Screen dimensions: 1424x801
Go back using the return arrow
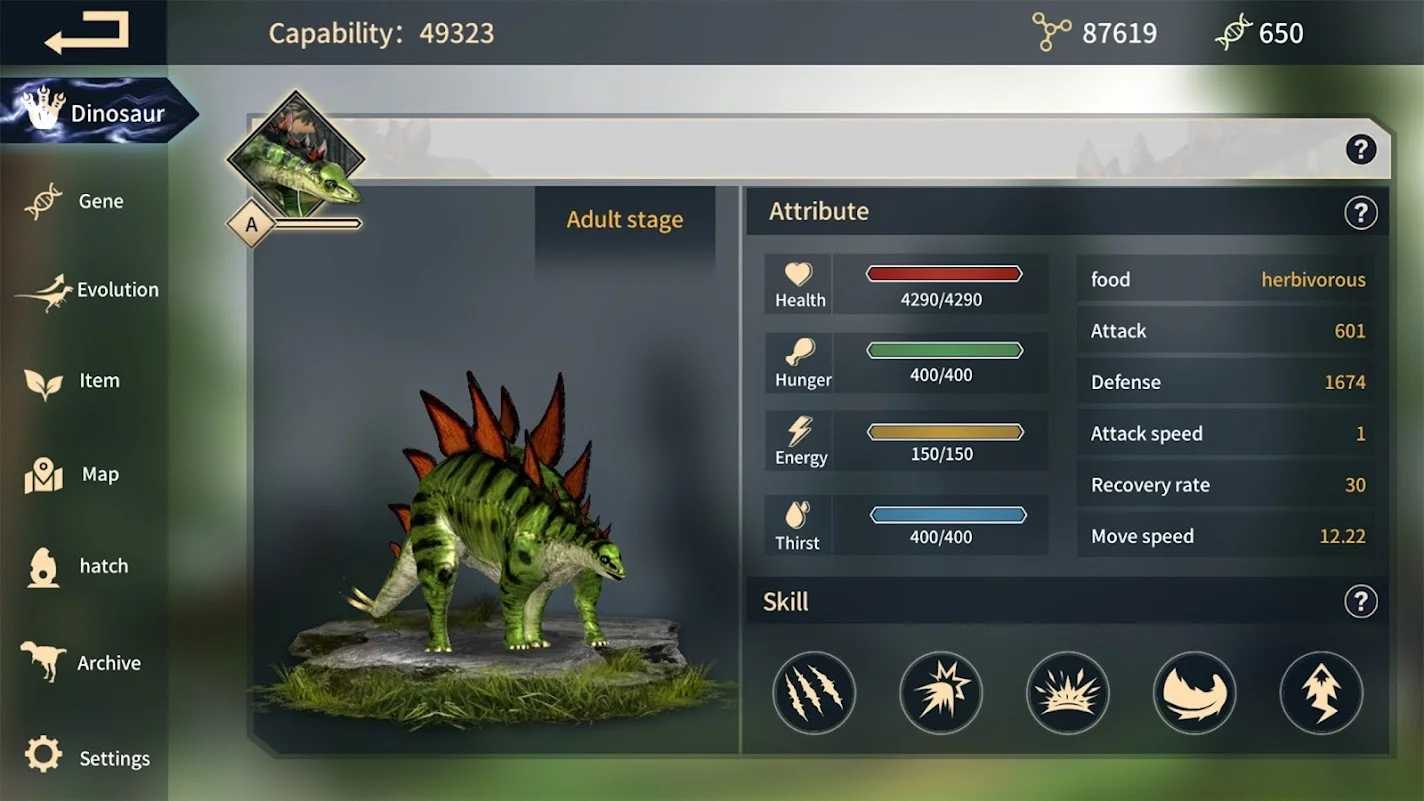87,33
